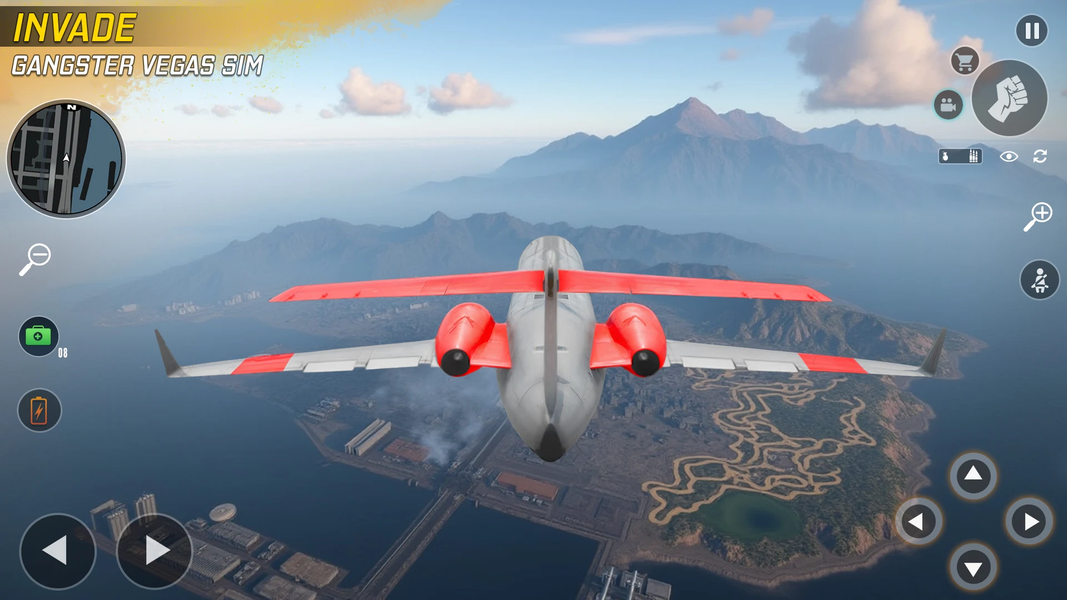Open the shopping cart store
The height and width of the screenshot is (600, 1067).
coord(964,61)
